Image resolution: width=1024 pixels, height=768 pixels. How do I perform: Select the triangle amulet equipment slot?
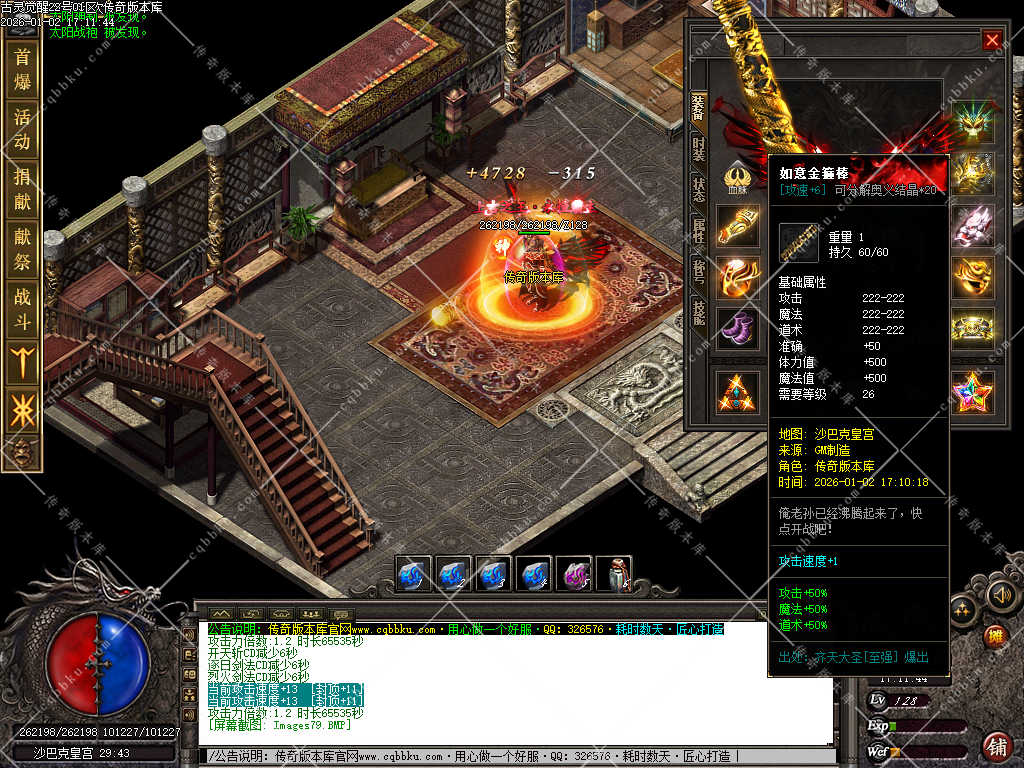coord(737,391)
